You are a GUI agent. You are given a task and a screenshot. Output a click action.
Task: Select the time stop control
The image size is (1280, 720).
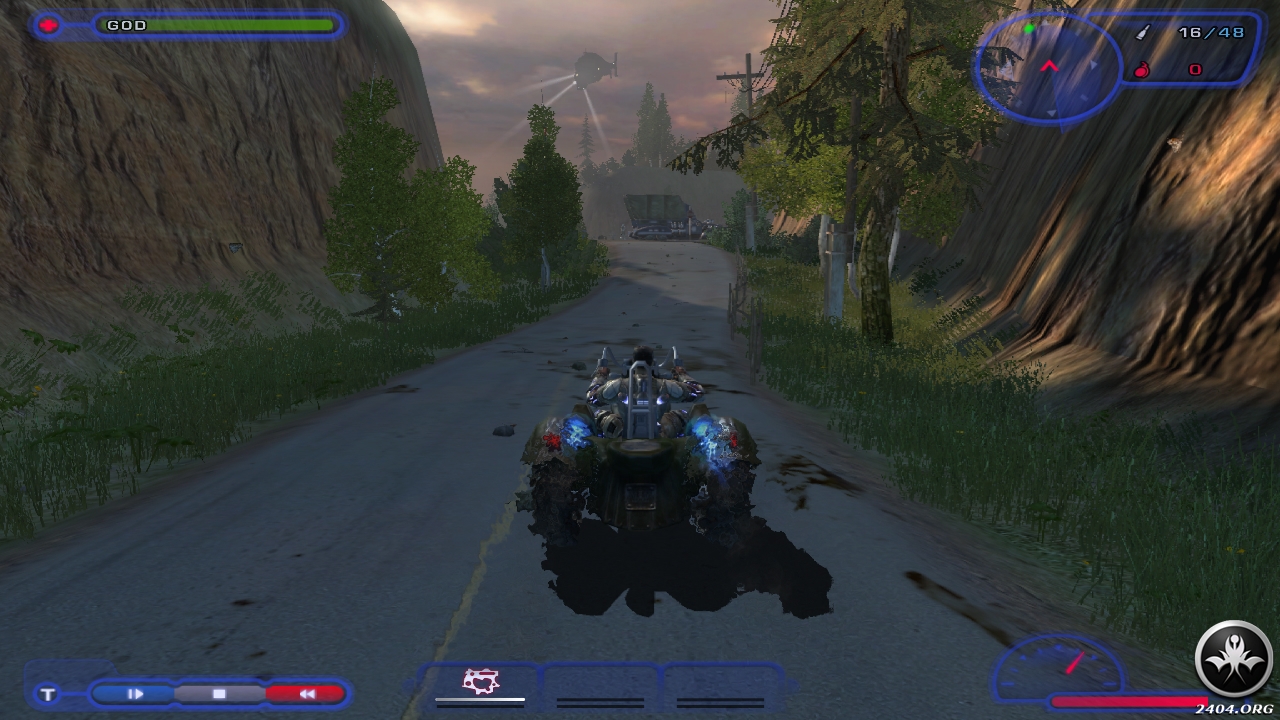[219, 693]
